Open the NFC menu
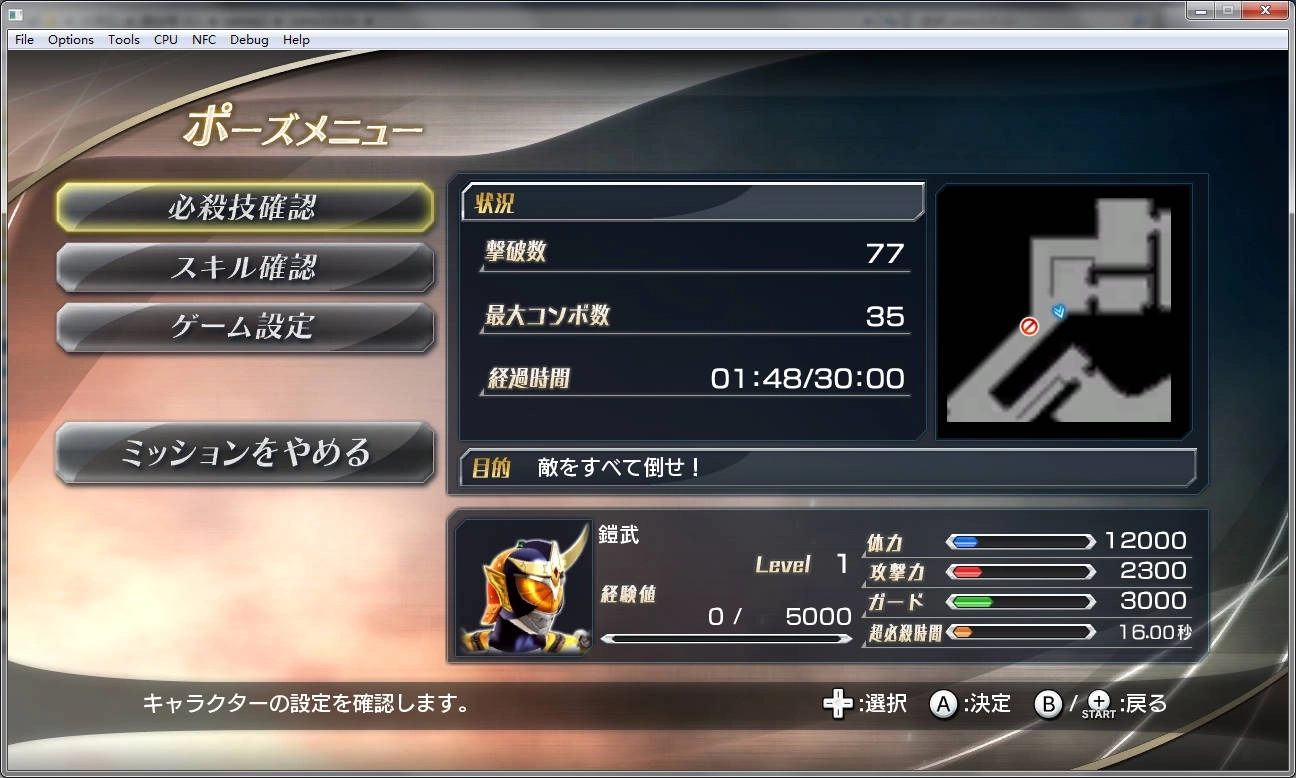This screenshot has height=778, width=1296. [x=203, y=39]
